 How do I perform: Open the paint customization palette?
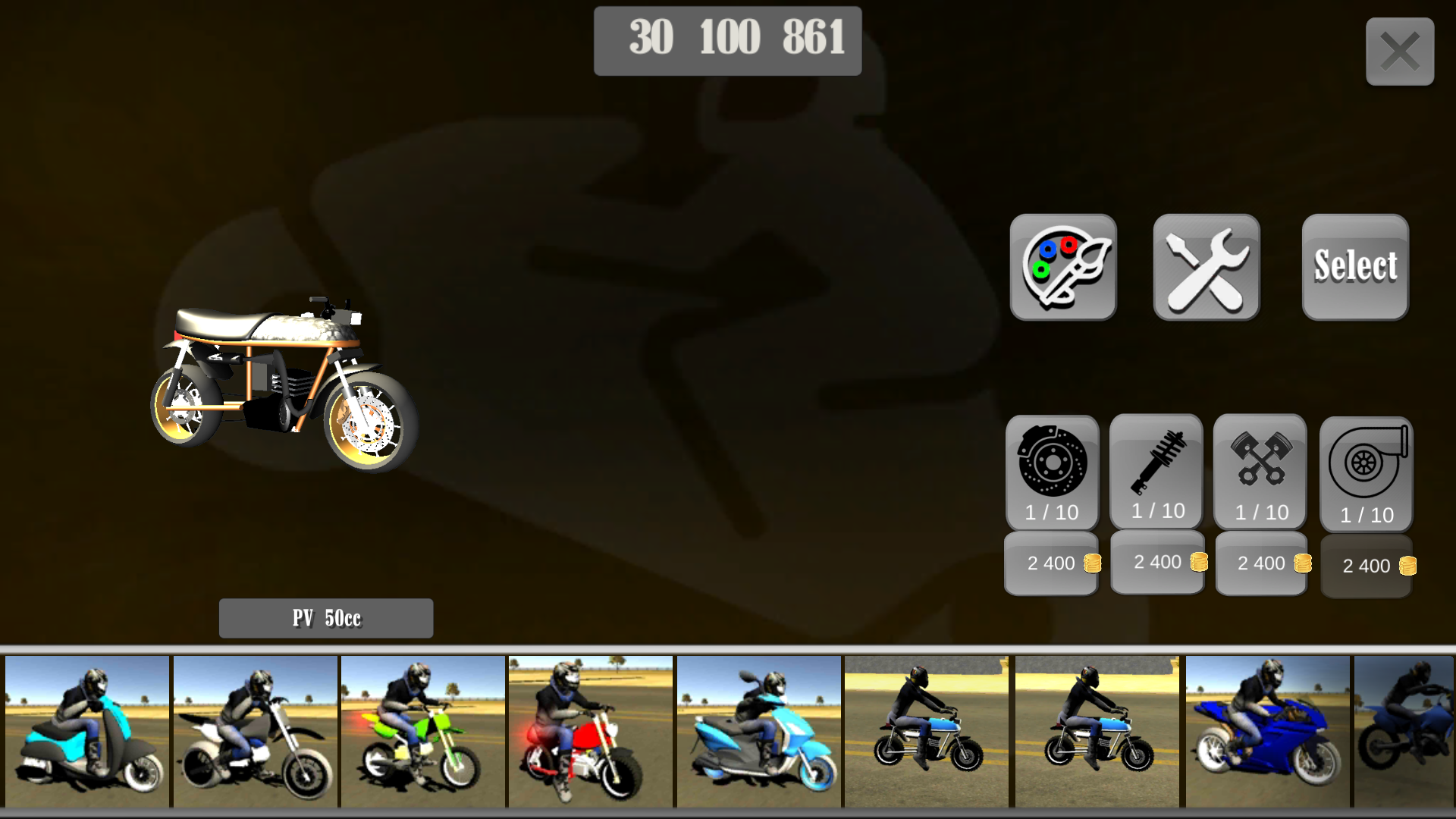tap(1063, 268)
